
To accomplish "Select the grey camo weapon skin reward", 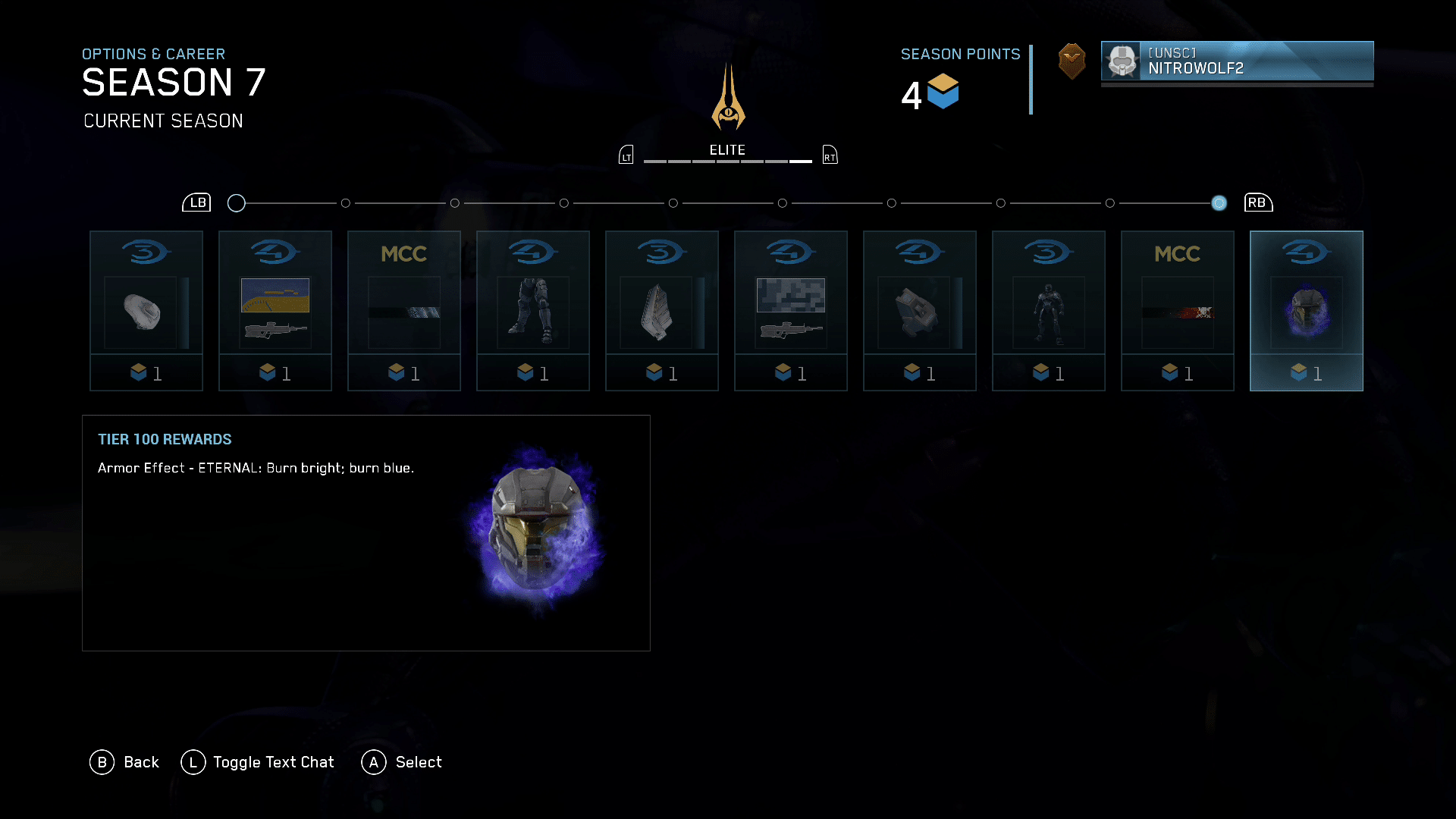I will (x=791, y=310).
